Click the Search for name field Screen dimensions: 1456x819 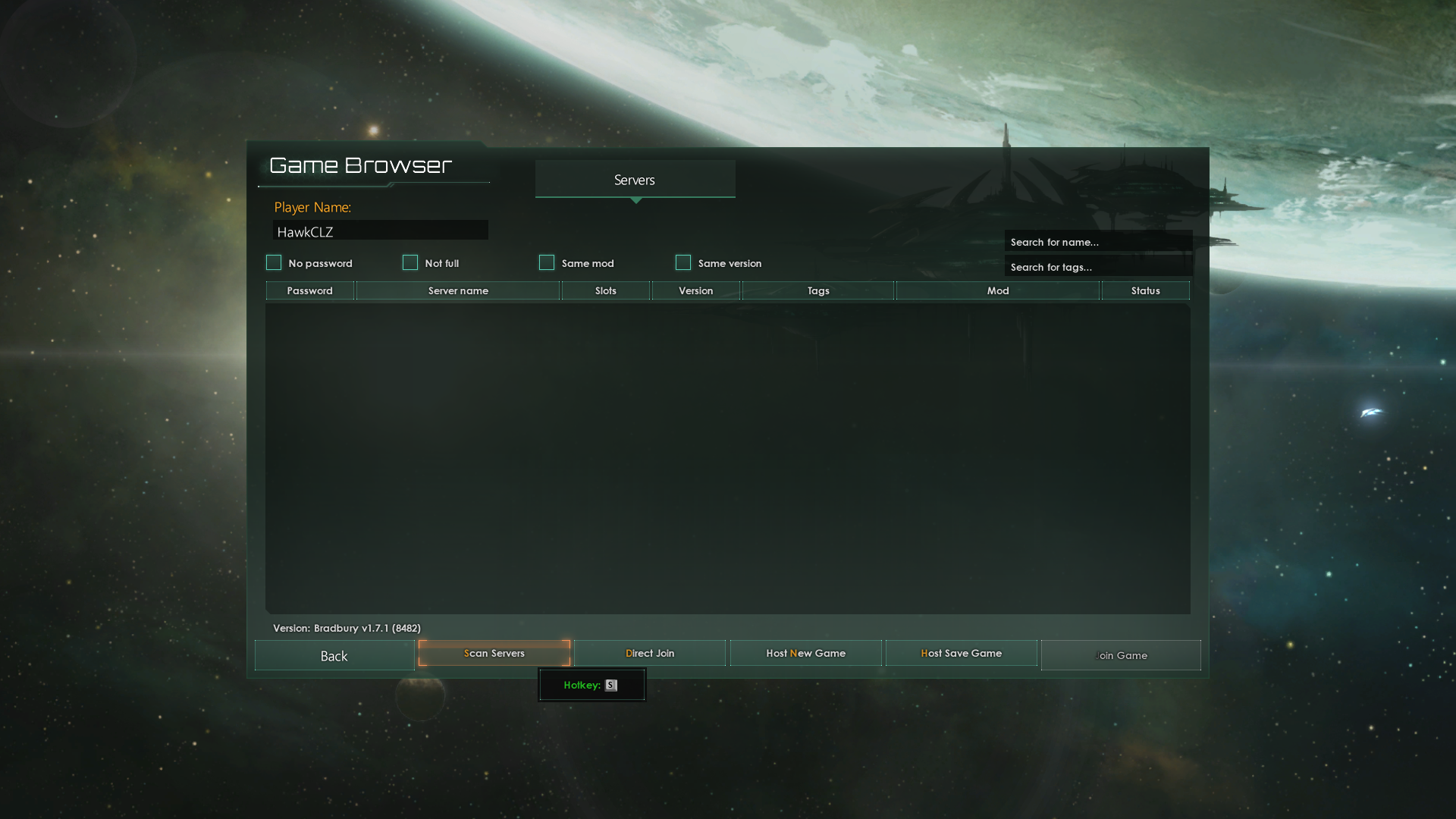(1098, 241)
